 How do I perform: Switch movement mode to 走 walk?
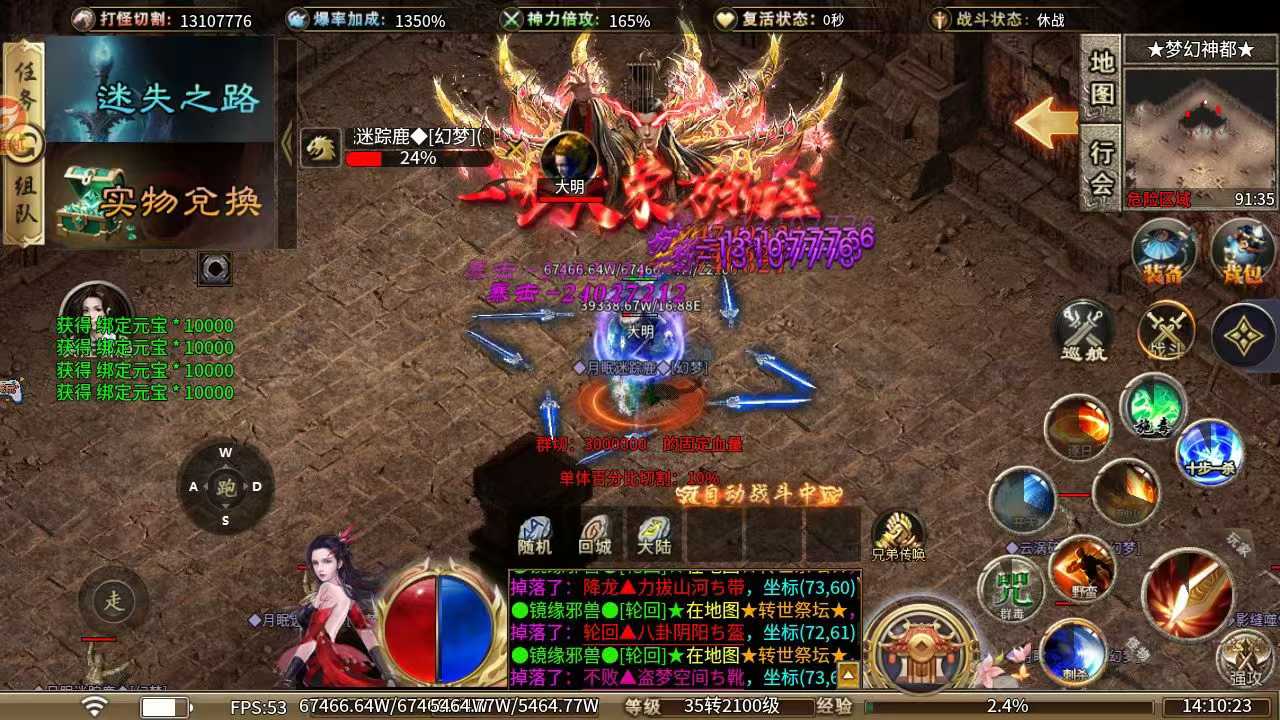(x=113, y=600)
